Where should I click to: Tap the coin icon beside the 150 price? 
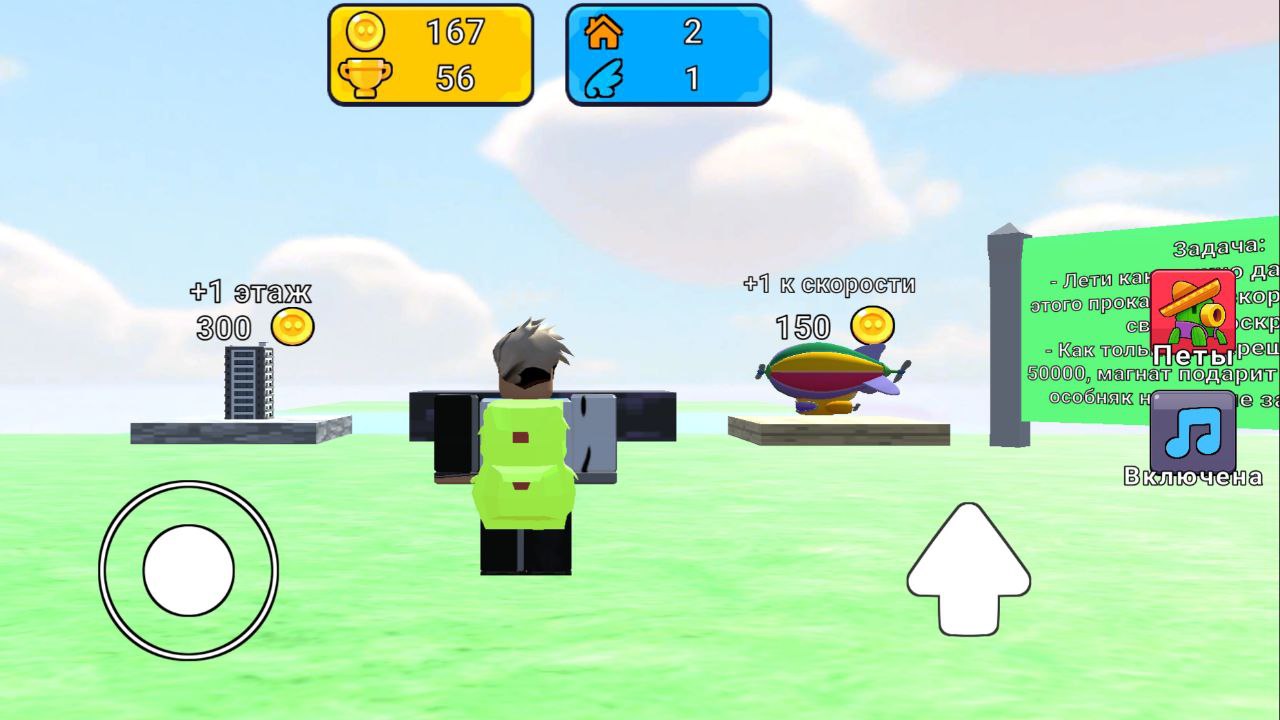point(873,327)
